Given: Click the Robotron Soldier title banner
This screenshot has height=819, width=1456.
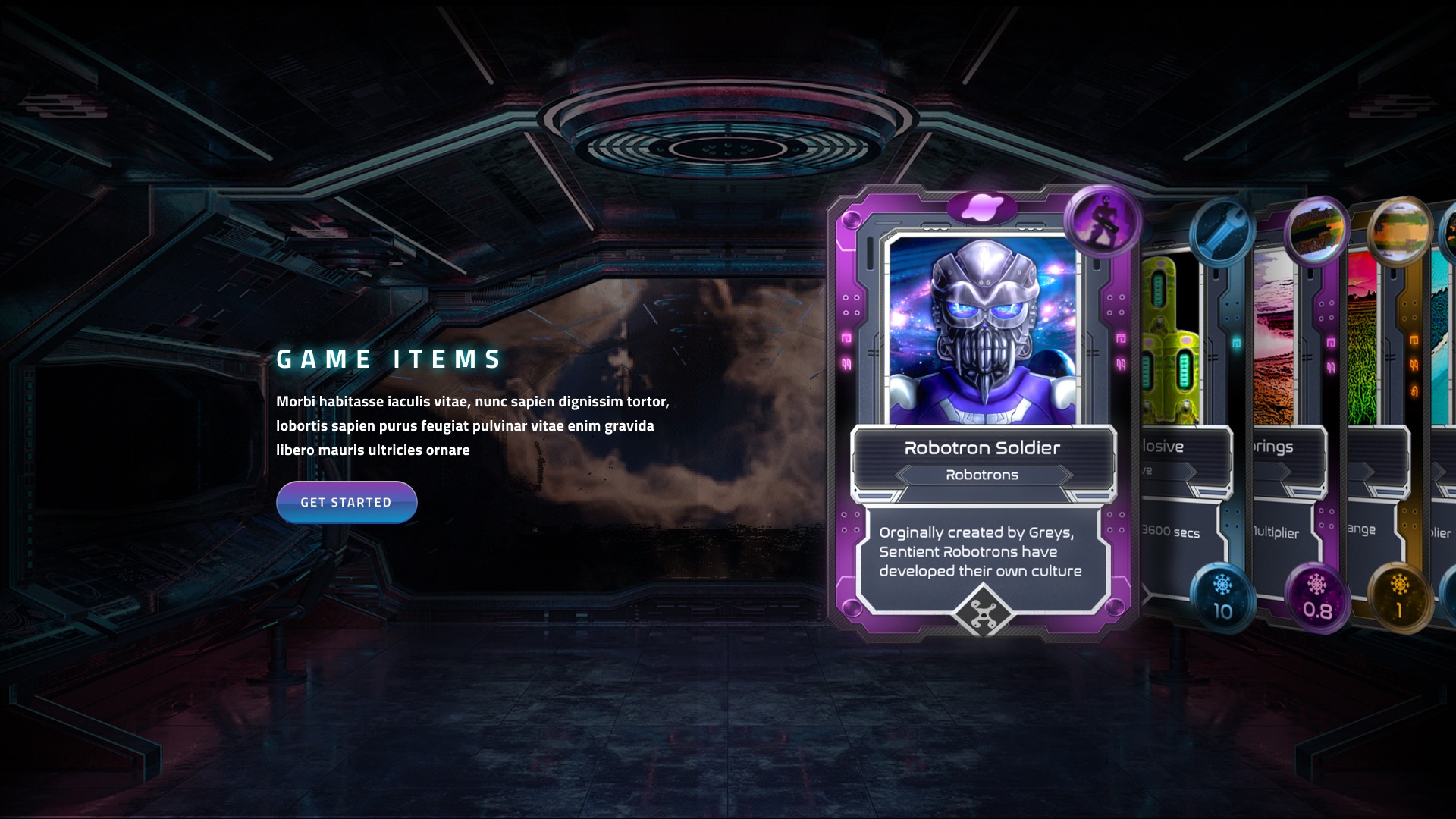Looking at the screenshot, I should click(x=983, y=447).
